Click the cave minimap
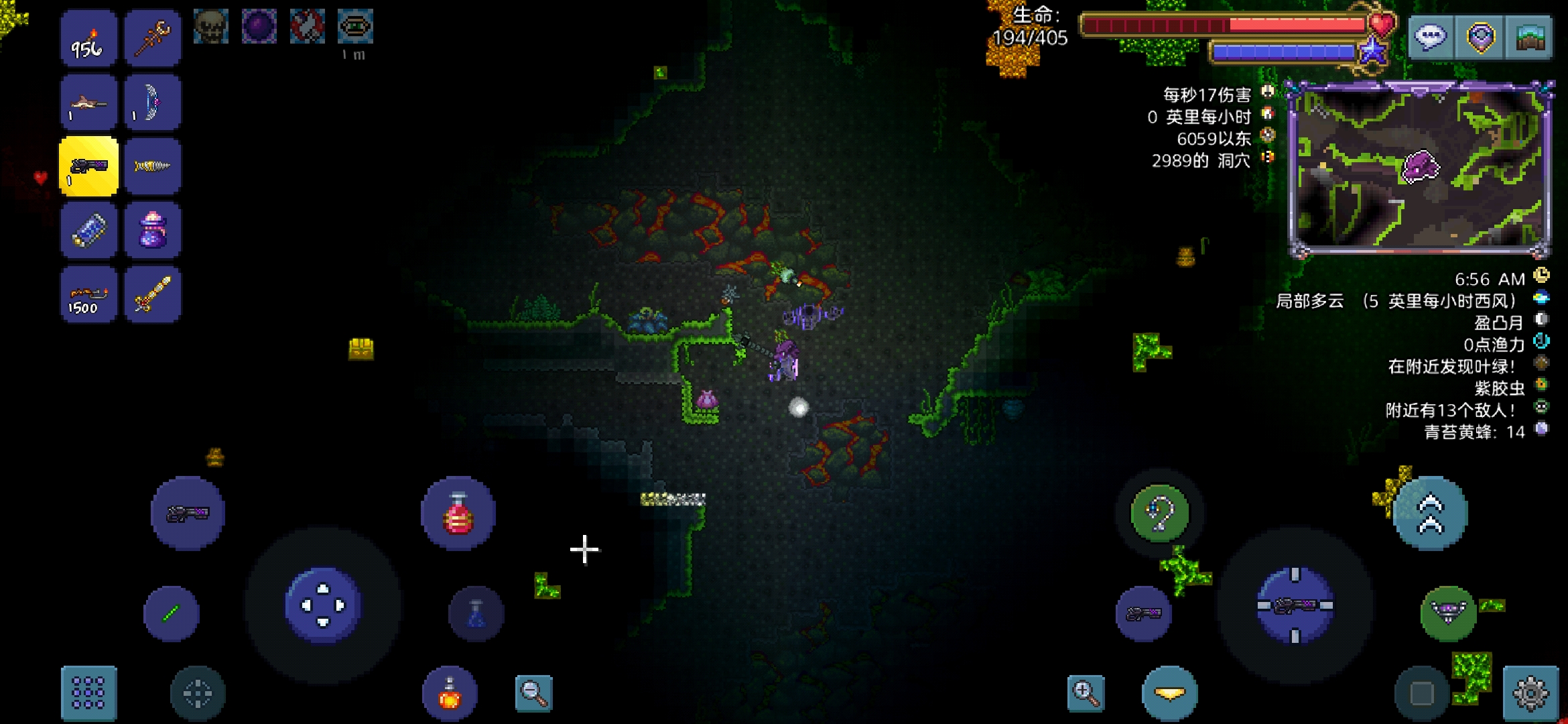 click(x=1419, y=169)
